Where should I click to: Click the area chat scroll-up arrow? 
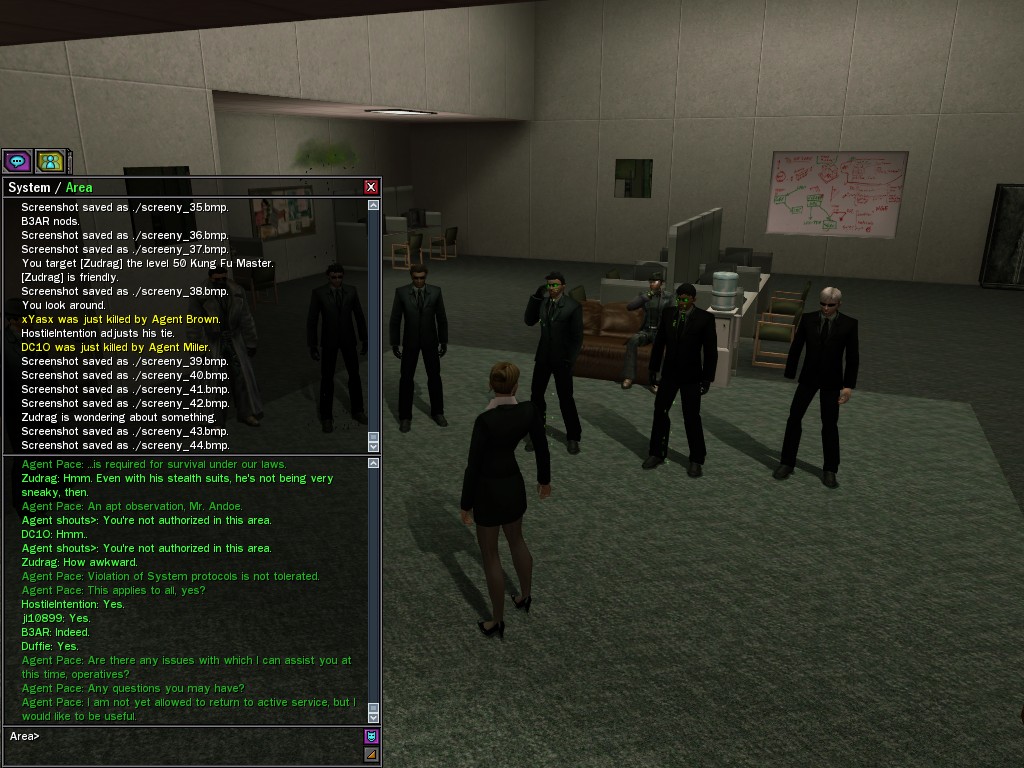[374, 463]
